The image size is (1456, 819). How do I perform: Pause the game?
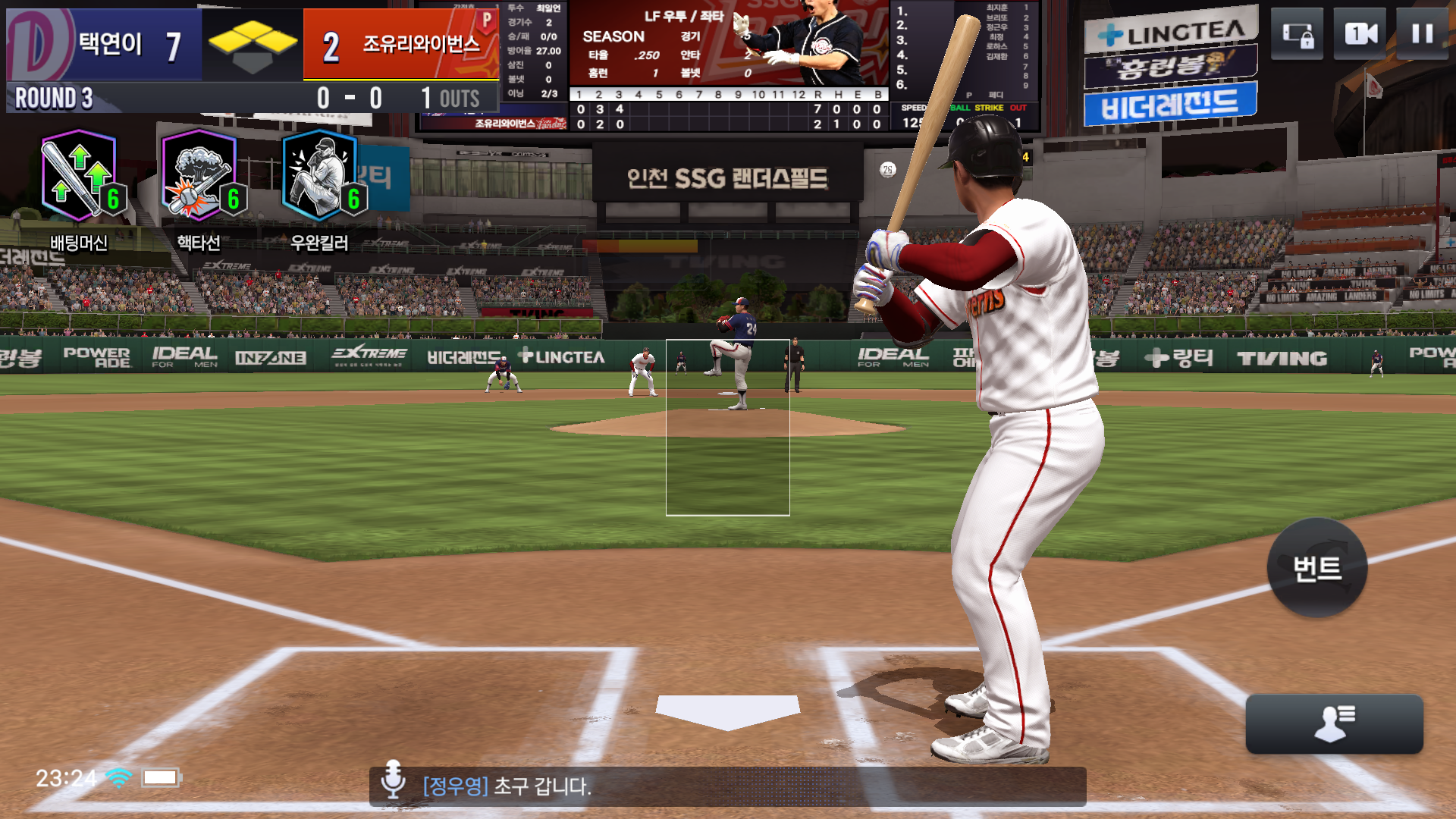pyautogui.click(x=1422, y=34)
